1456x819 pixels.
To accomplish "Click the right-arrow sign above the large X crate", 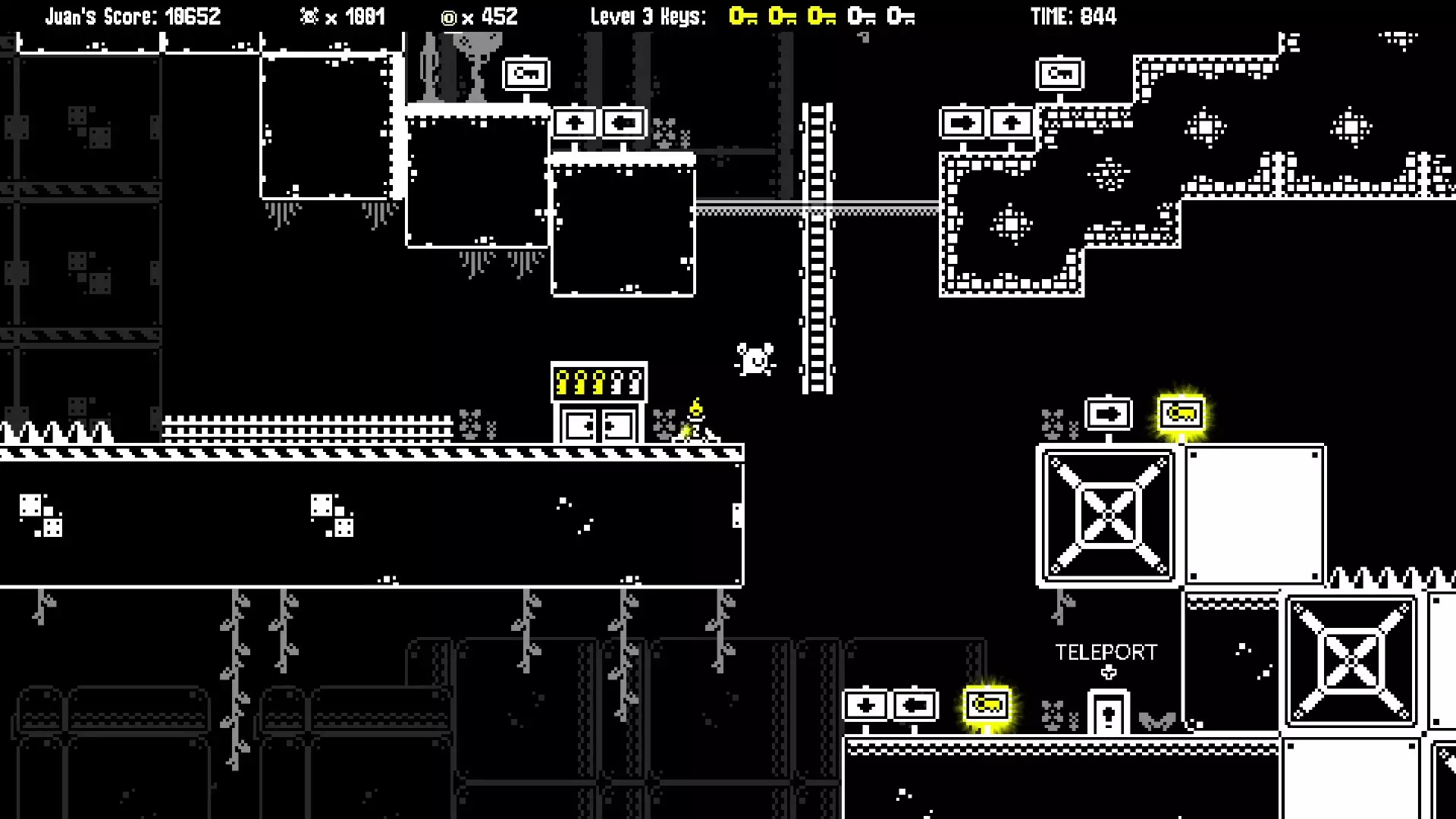I will [1109, 413].
